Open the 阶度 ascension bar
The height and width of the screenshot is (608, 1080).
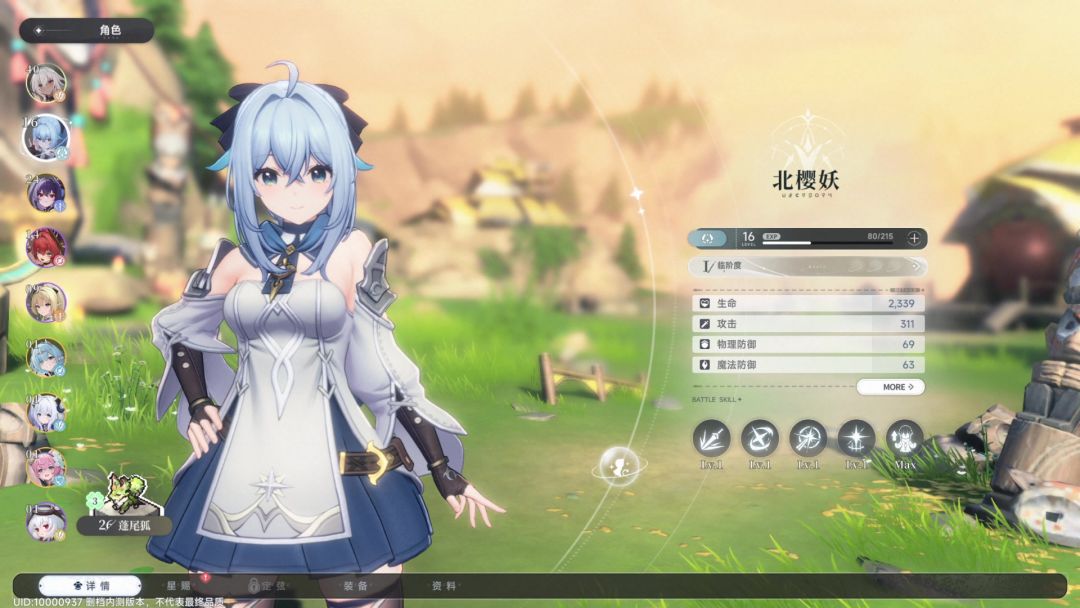click(807, 267)
